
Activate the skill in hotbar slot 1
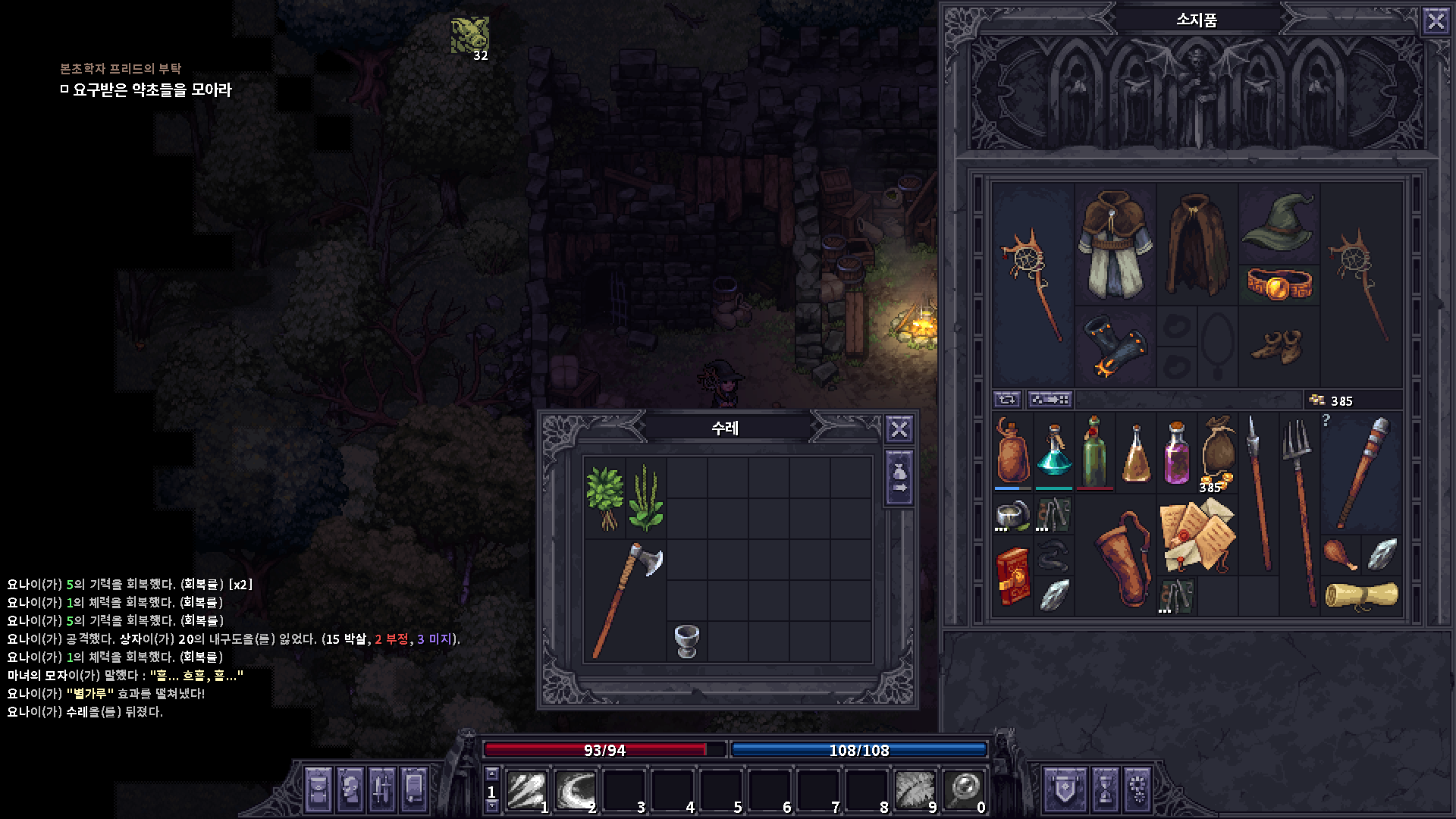tap(528, 789)
